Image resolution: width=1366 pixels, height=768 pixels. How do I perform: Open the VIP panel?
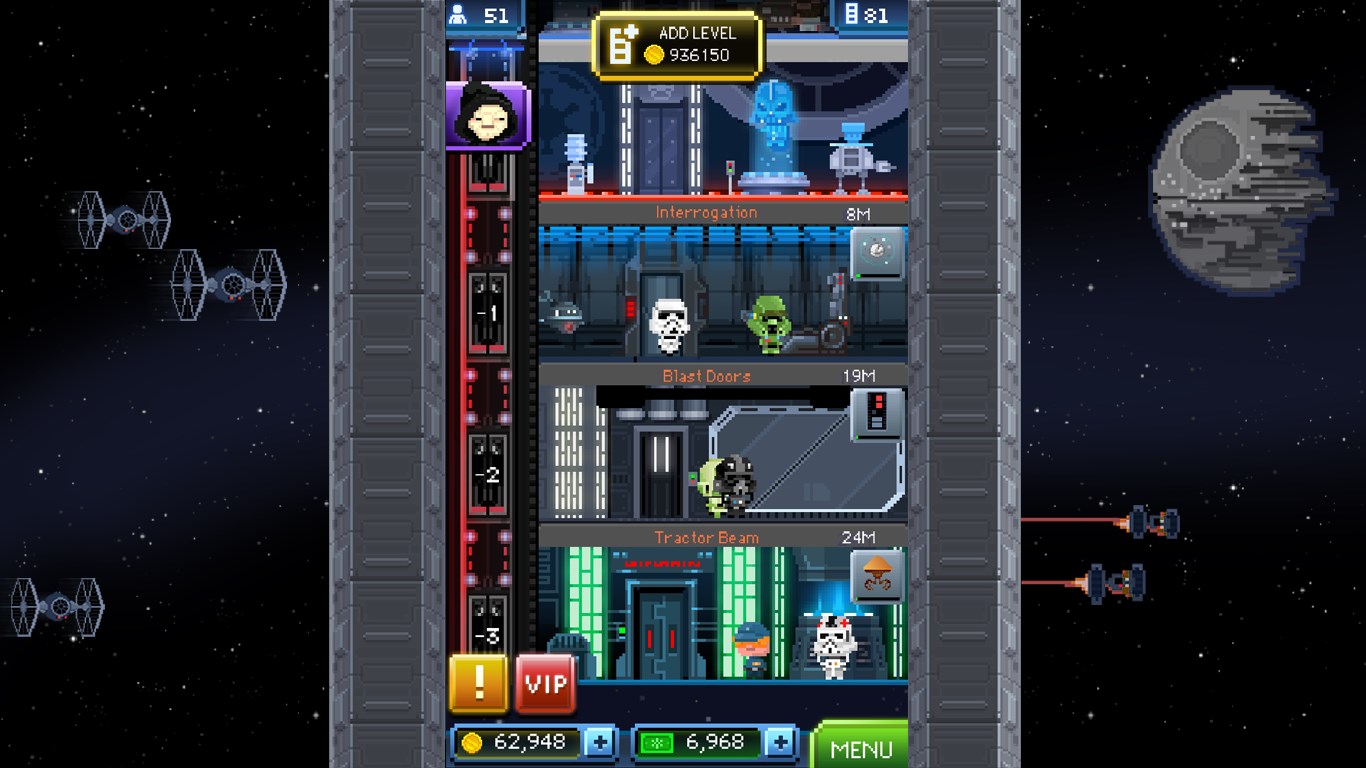pos(544,685)
